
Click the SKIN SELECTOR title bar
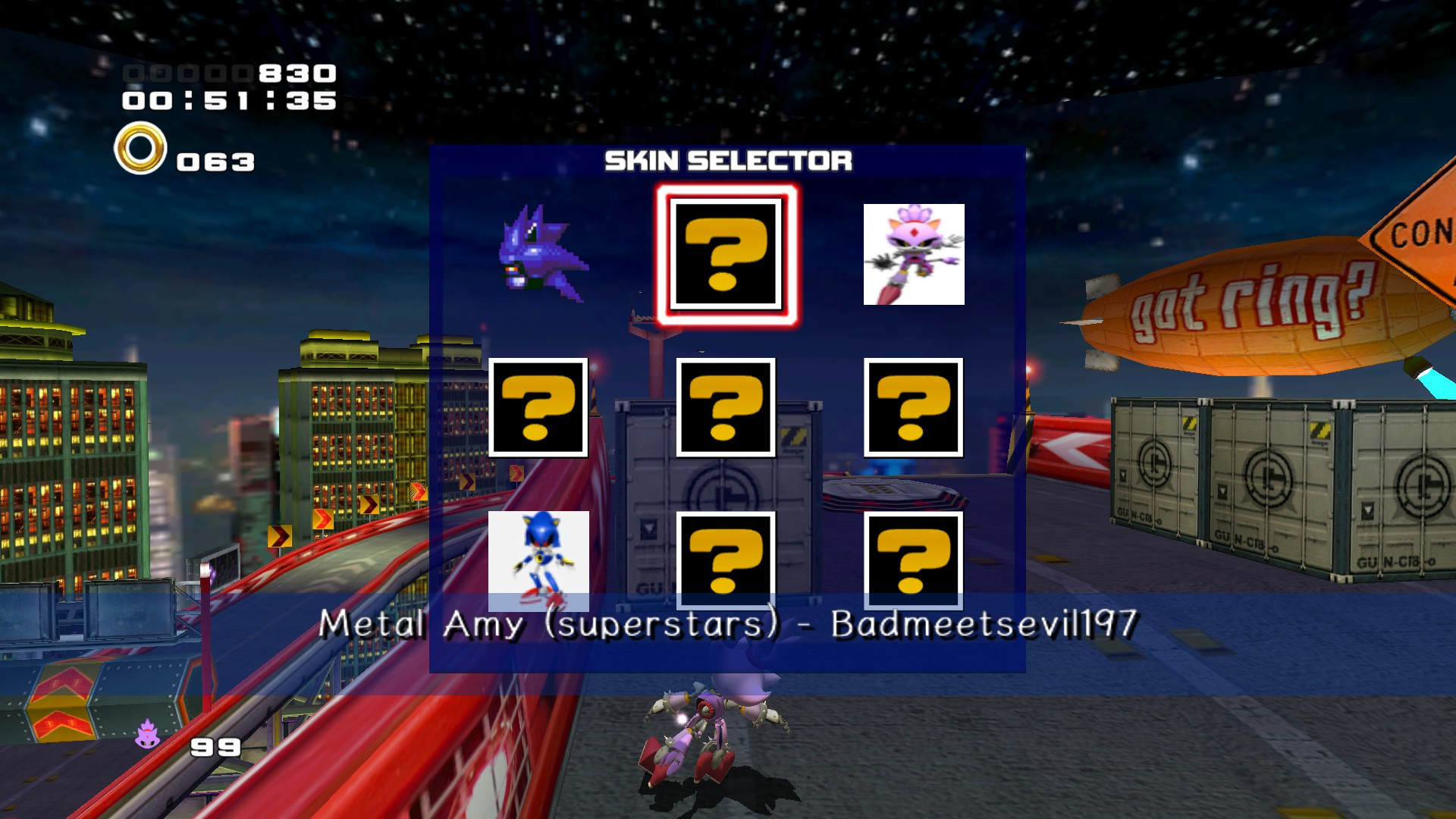pos(726,161)
